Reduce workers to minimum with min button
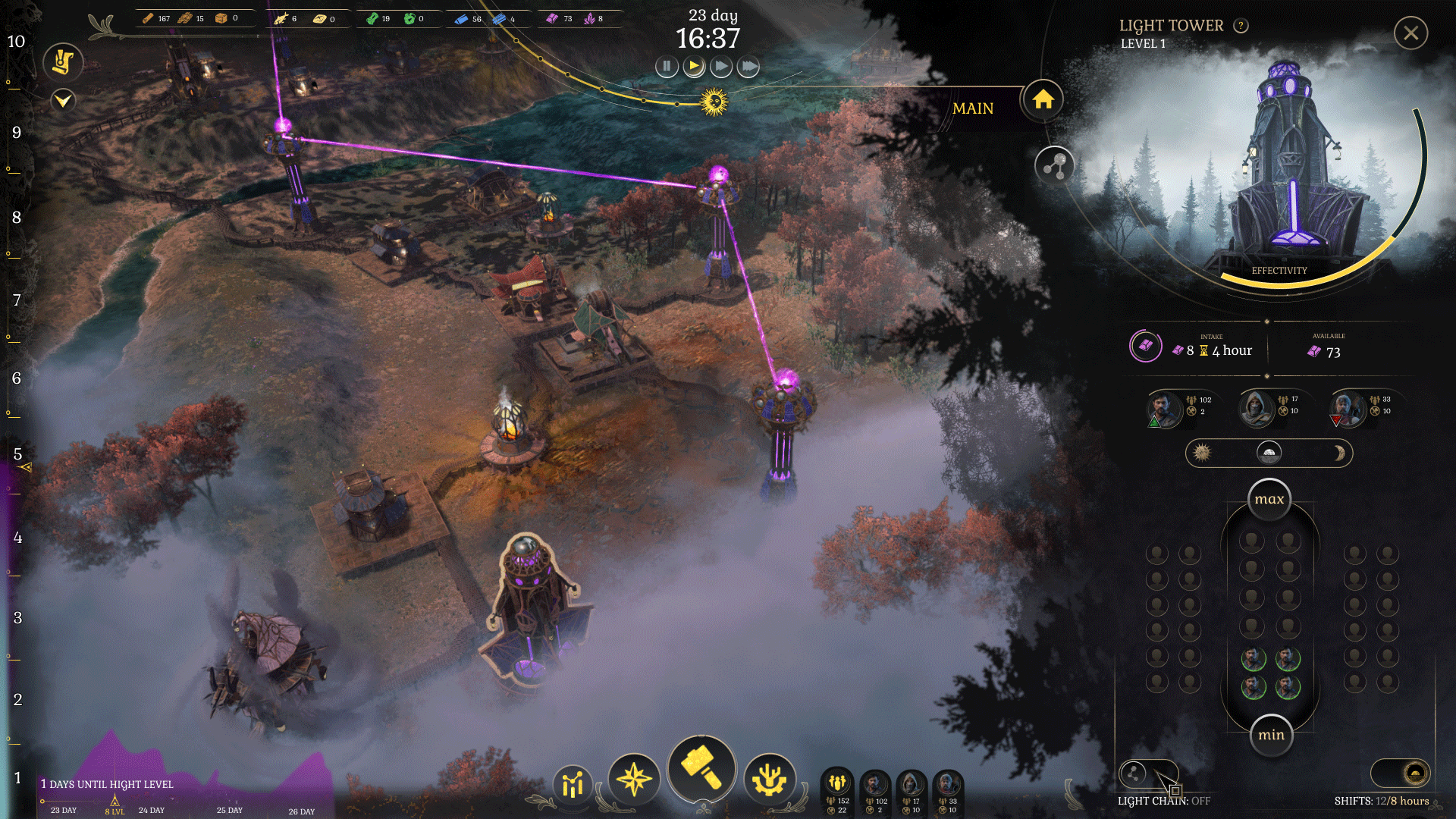The height and width of the screenshot is (819, 1456). (x=1271, y=735)
